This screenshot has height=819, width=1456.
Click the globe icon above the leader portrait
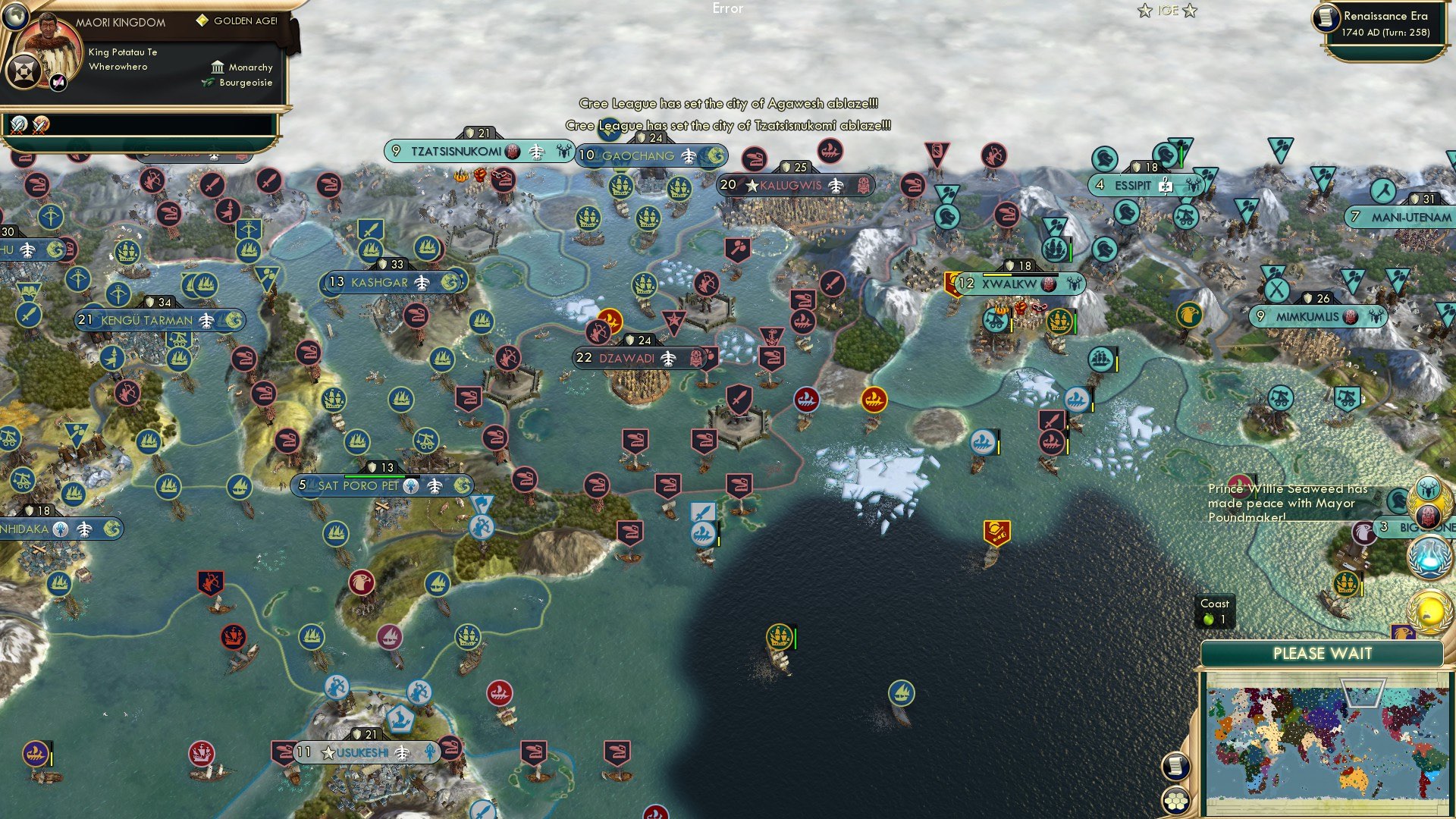click(16, 17)
